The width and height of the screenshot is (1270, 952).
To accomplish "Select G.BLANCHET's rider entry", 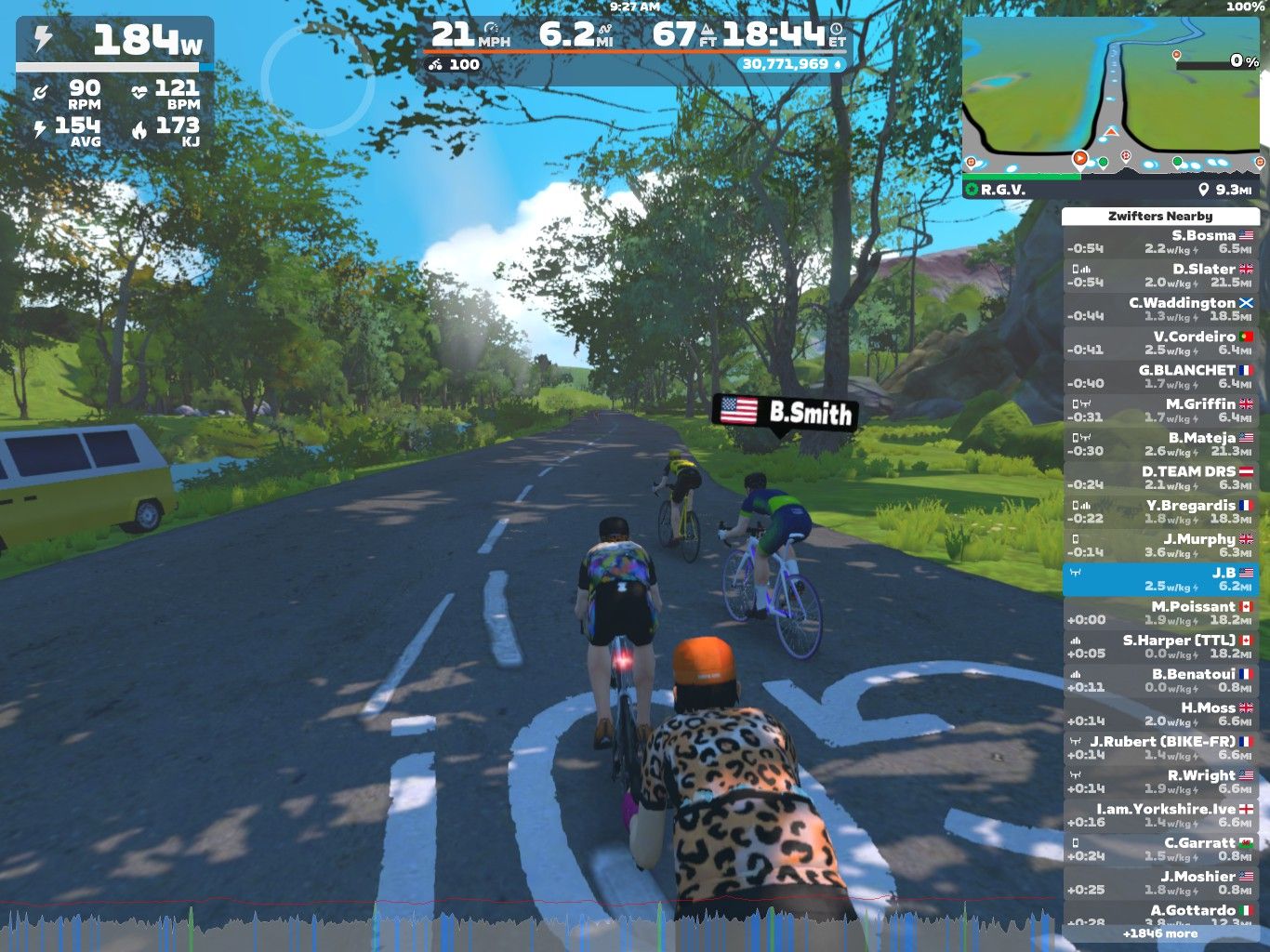I will pyautogui.click(x=1160, y=377).
